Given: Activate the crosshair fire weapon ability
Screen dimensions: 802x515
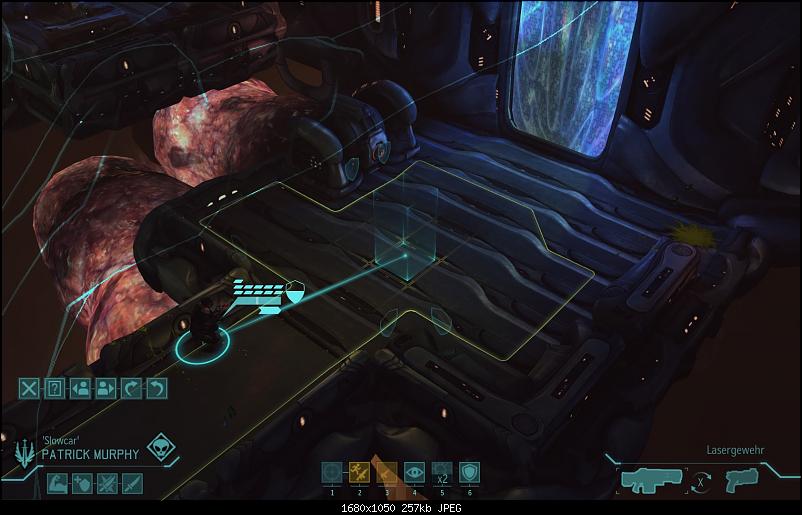Looking at the screenshot, I should point(332,473).
